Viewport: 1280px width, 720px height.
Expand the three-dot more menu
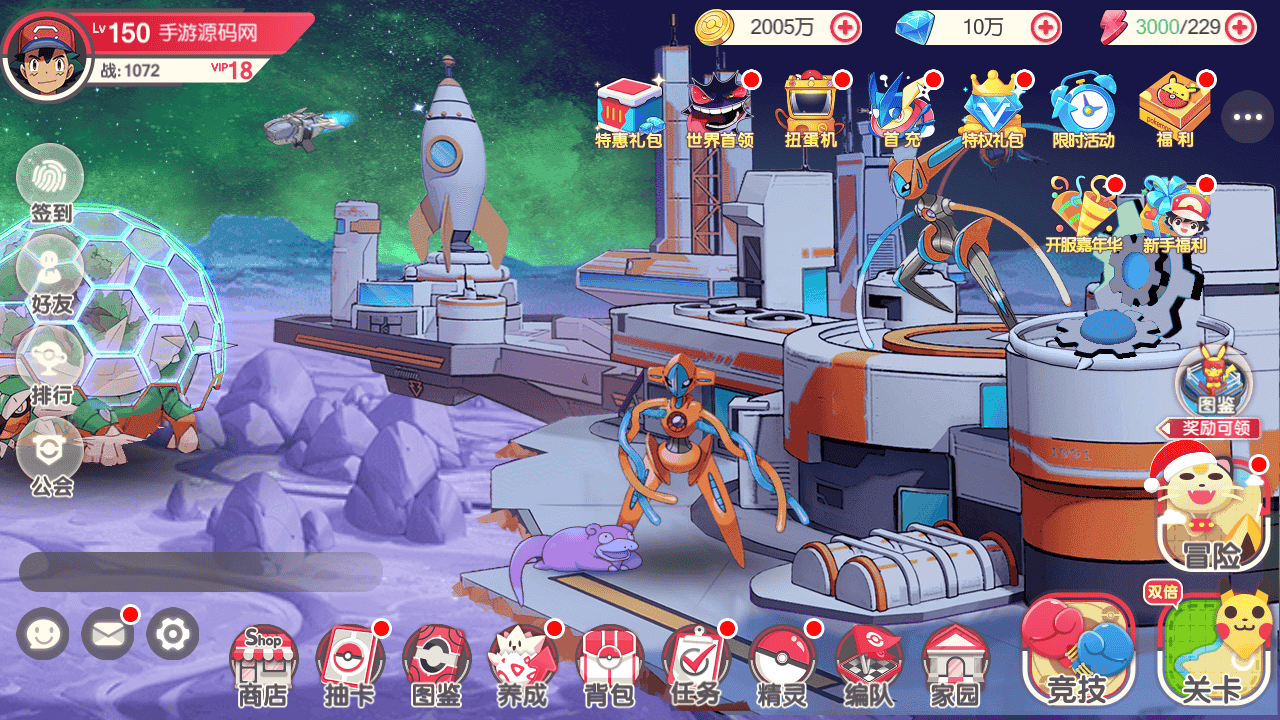pos(1248,117)
